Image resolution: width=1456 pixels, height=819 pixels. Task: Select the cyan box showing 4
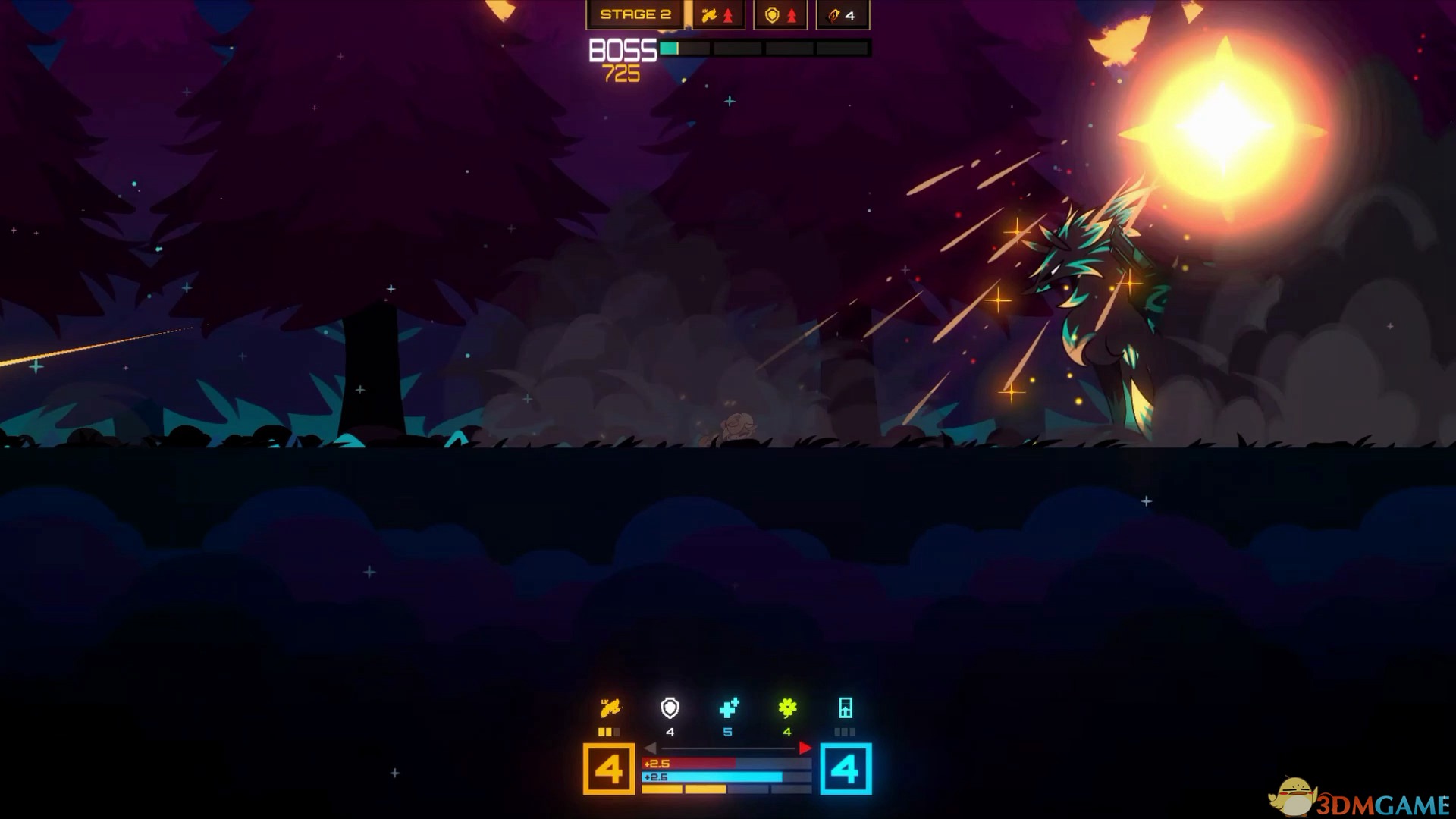[x=846, y=770]
